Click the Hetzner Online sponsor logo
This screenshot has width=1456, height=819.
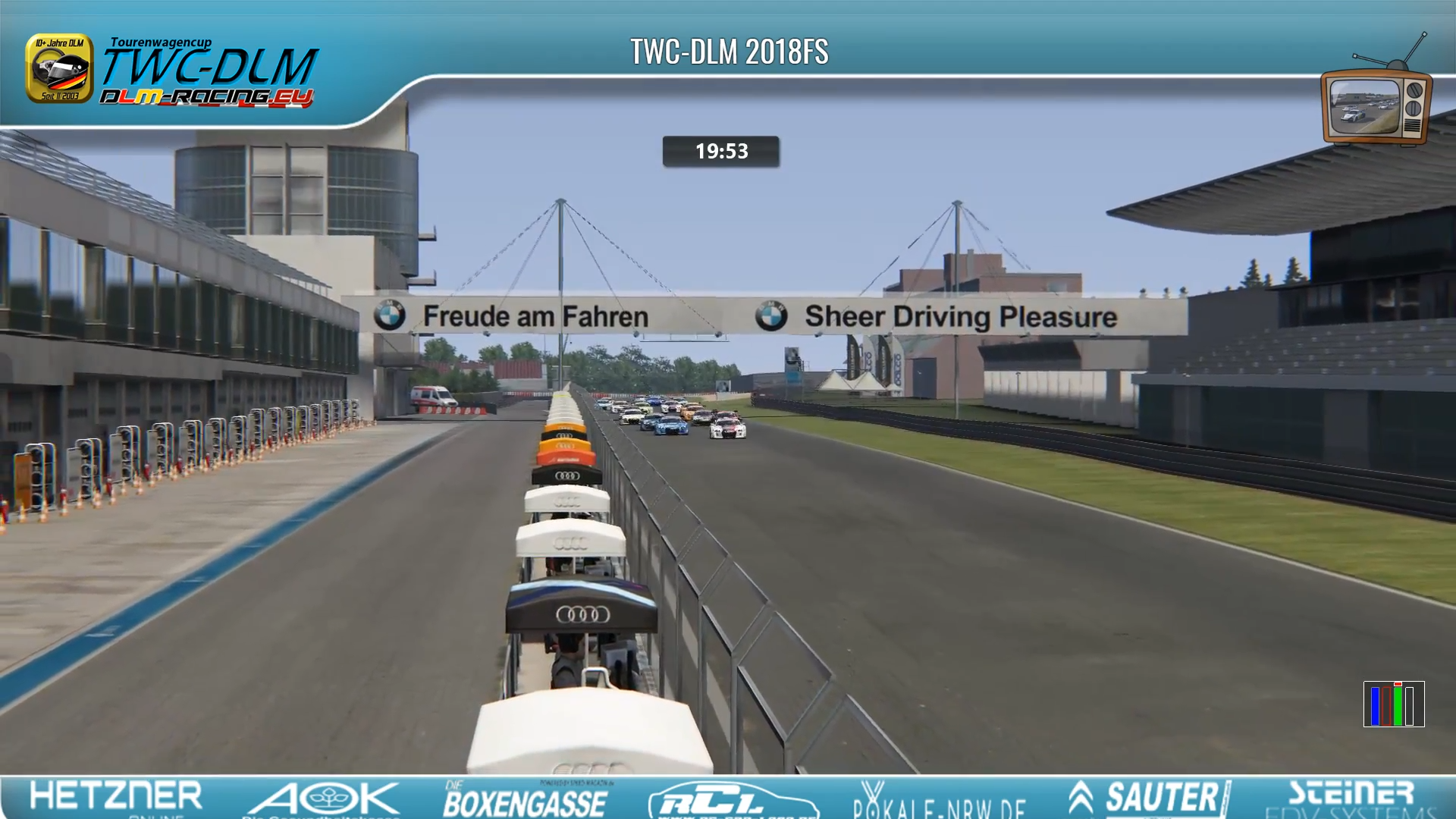[116, 798]
